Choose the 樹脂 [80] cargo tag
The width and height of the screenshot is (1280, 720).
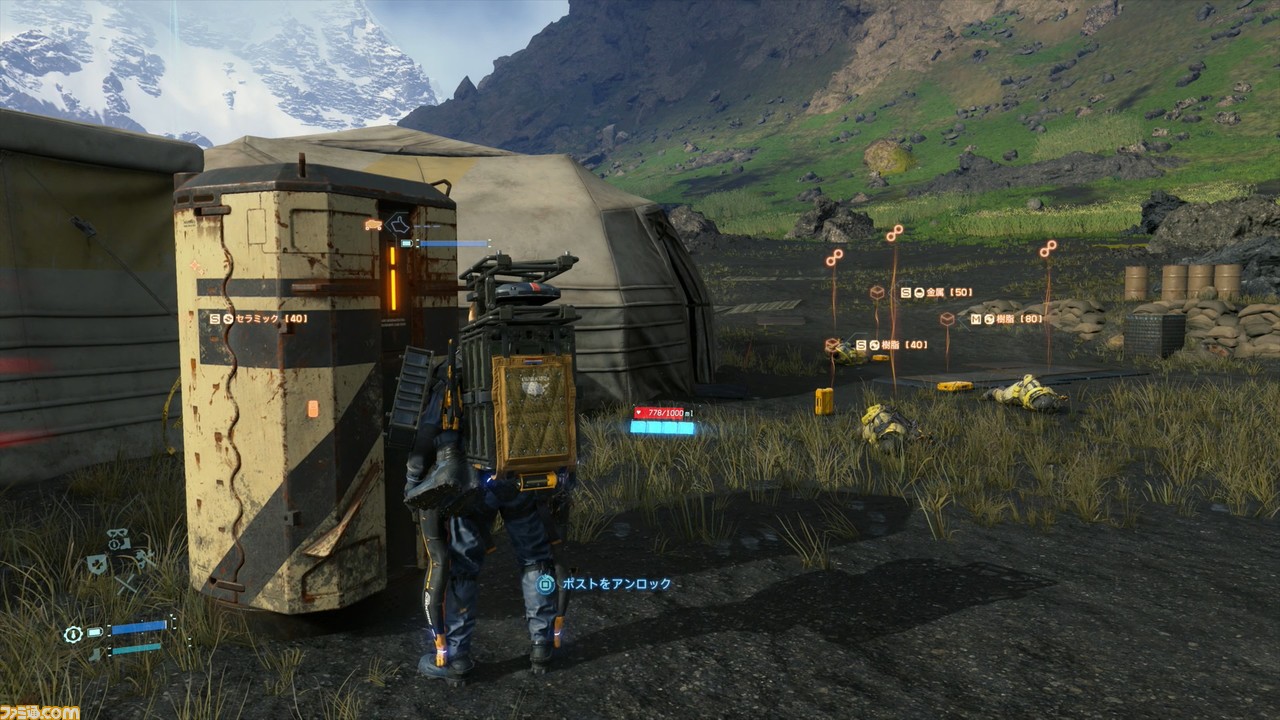[x=1007, y=319]
